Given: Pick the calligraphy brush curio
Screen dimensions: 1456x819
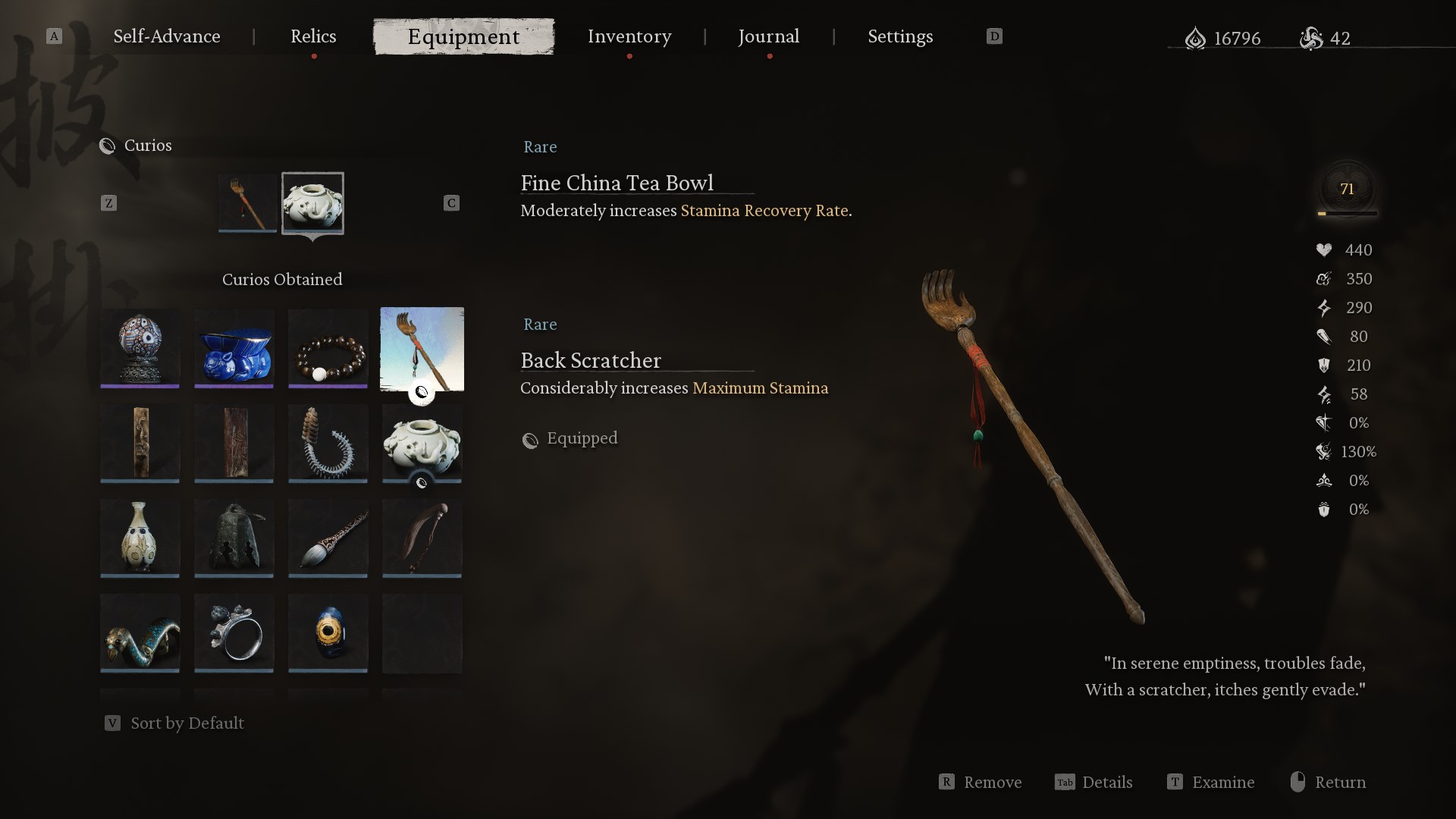Looking at the screenshot, I should click(328, 538).
